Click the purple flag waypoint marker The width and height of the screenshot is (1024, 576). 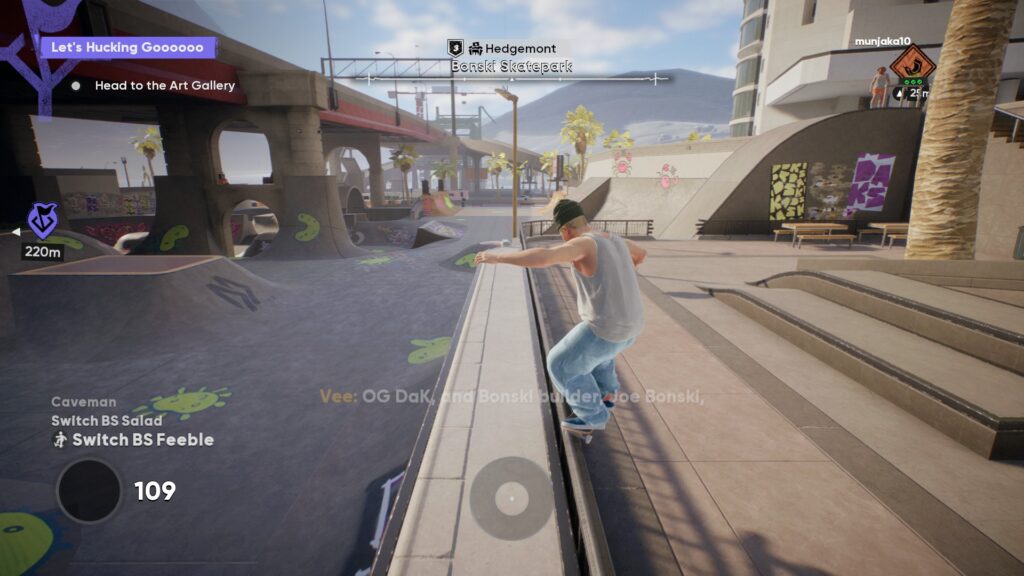point(42,220)
